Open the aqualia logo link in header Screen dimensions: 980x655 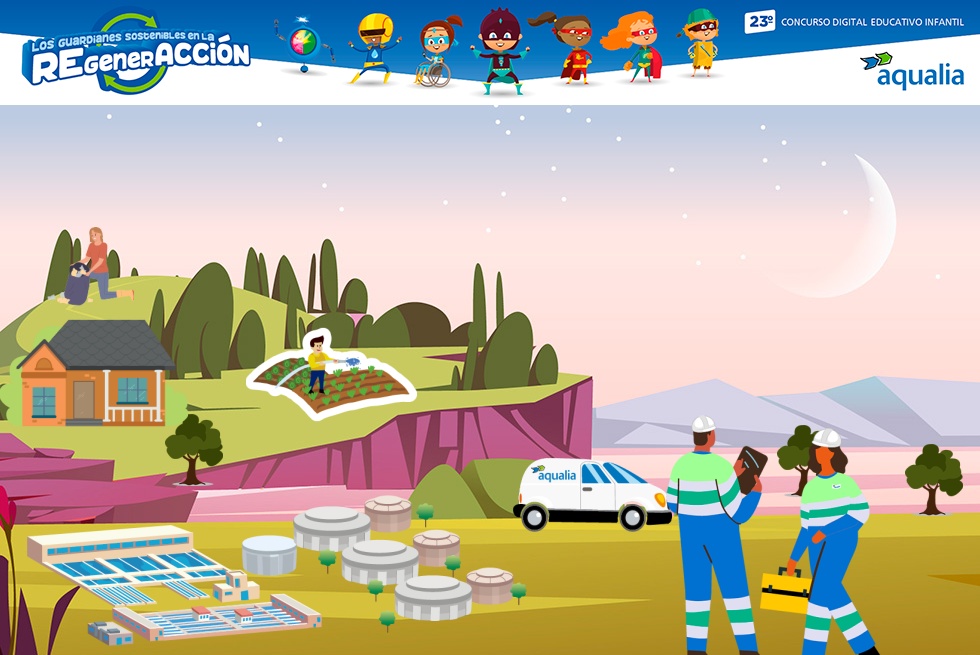911,71
